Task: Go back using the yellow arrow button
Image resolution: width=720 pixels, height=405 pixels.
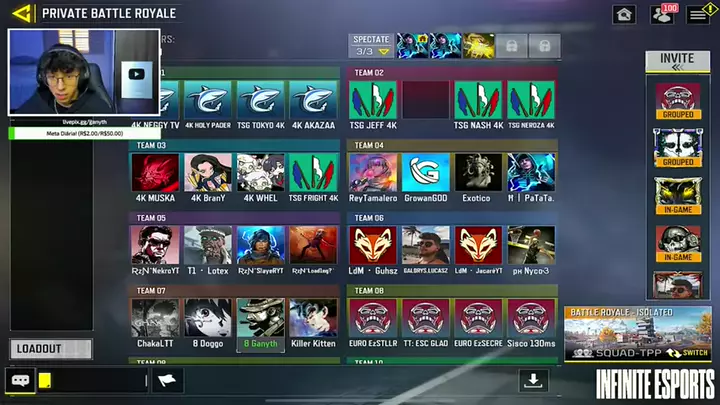Action: [x=20, y=13]
